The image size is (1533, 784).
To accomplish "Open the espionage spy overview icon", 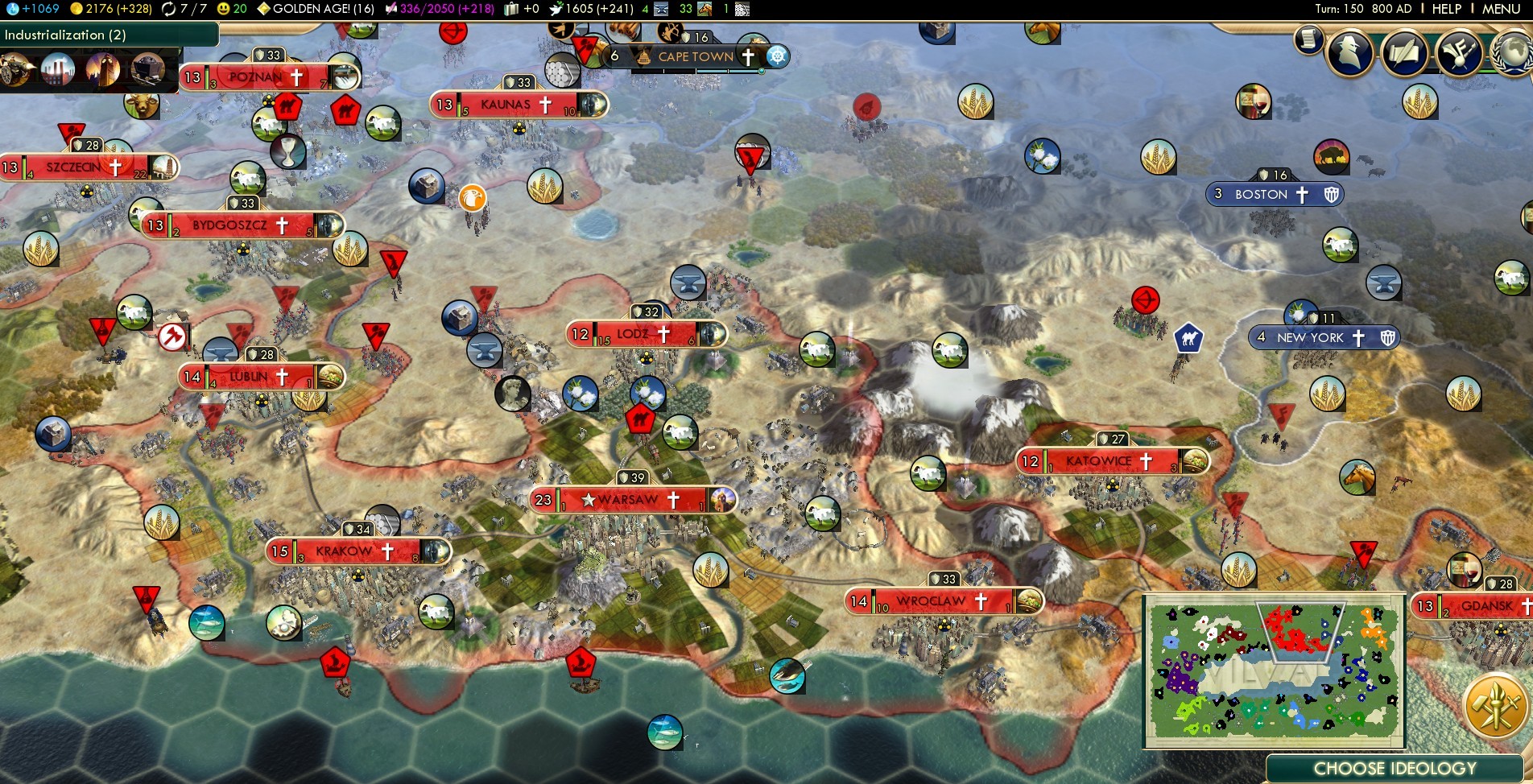I will (x=1350, y=54).
